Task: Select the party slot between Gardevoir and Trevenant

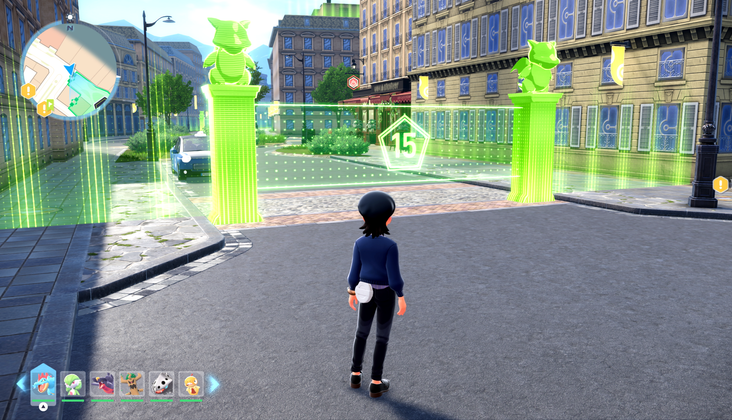Action: pyautogui.click(x=102, y=384)
